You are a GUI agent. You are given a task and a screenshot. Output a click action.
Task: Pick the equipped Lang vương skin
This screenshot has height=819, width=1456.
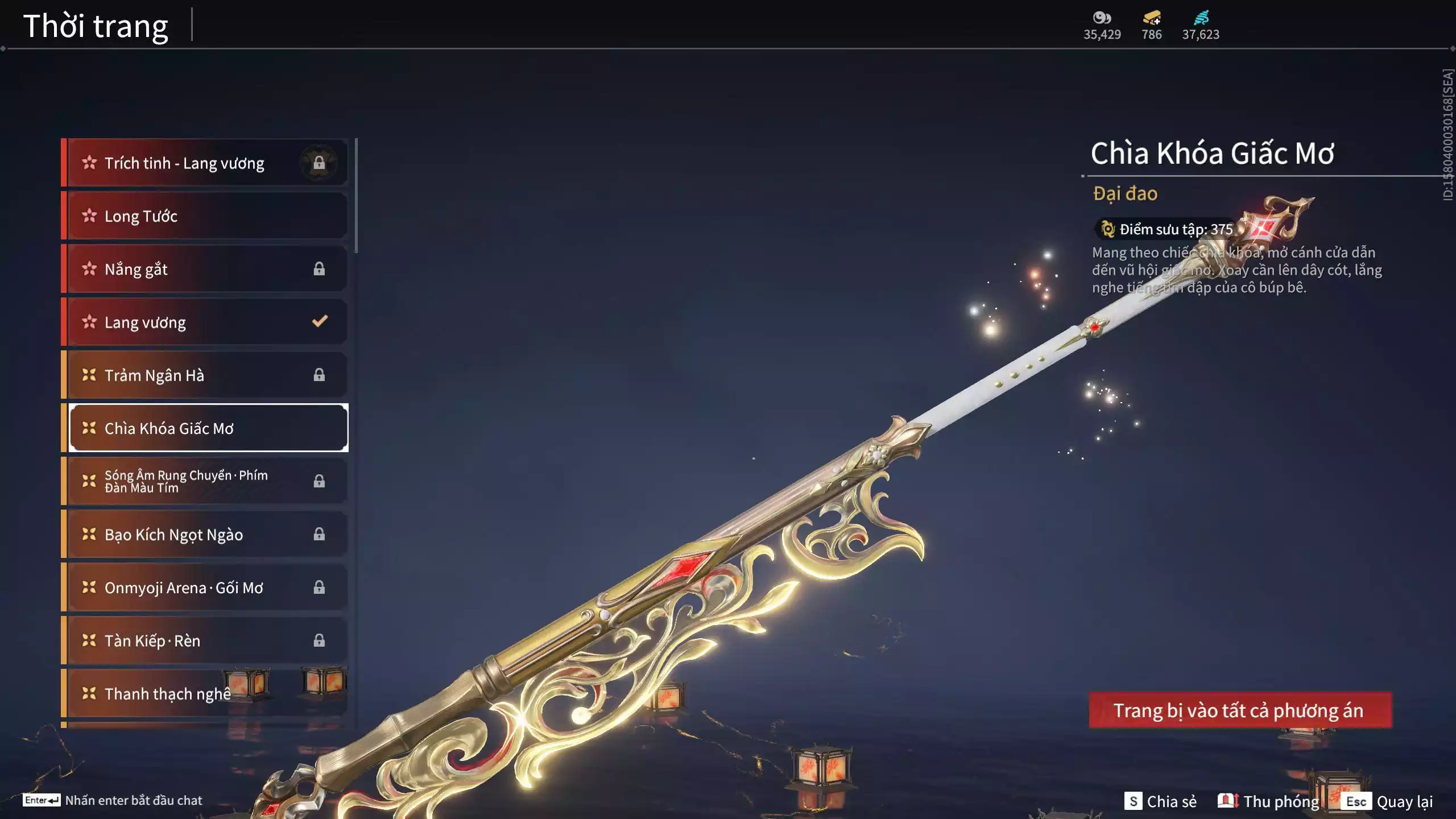coord(207,322)
